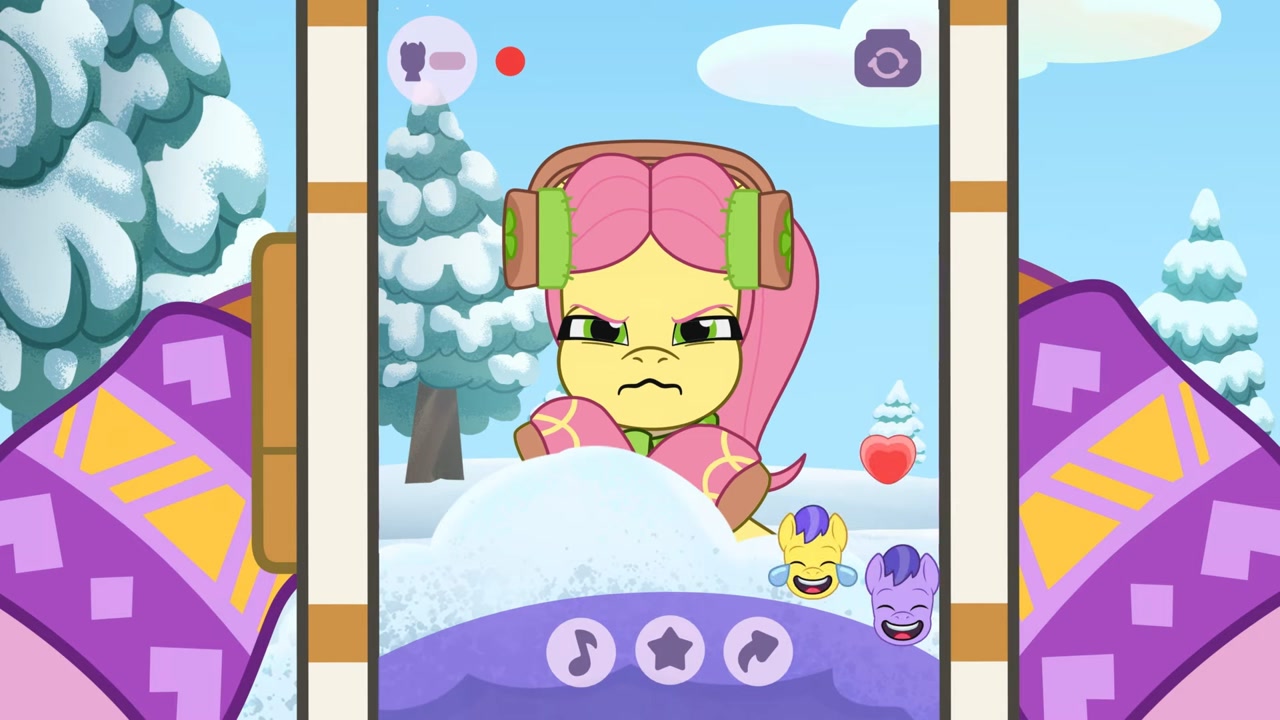1280x720 pixels.
Task: Mute the stream using the music note button
Action: pyautogui.click(x=580, y=651)
